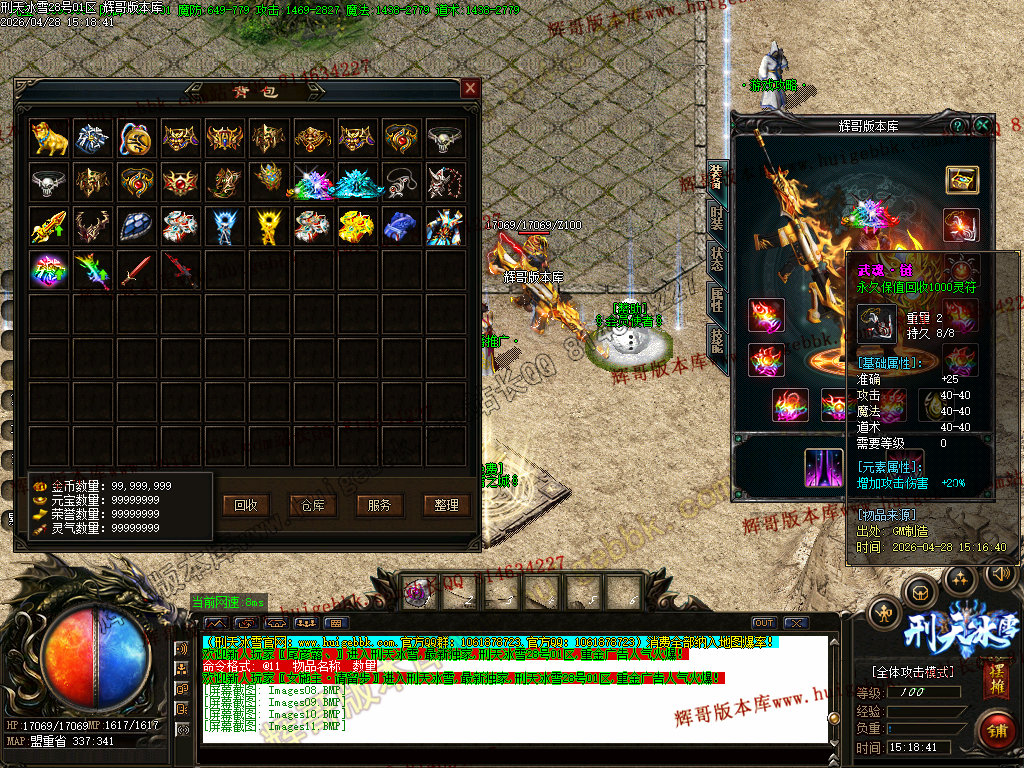
Task: Close the character equipment panel
Action: click(983, 126)
